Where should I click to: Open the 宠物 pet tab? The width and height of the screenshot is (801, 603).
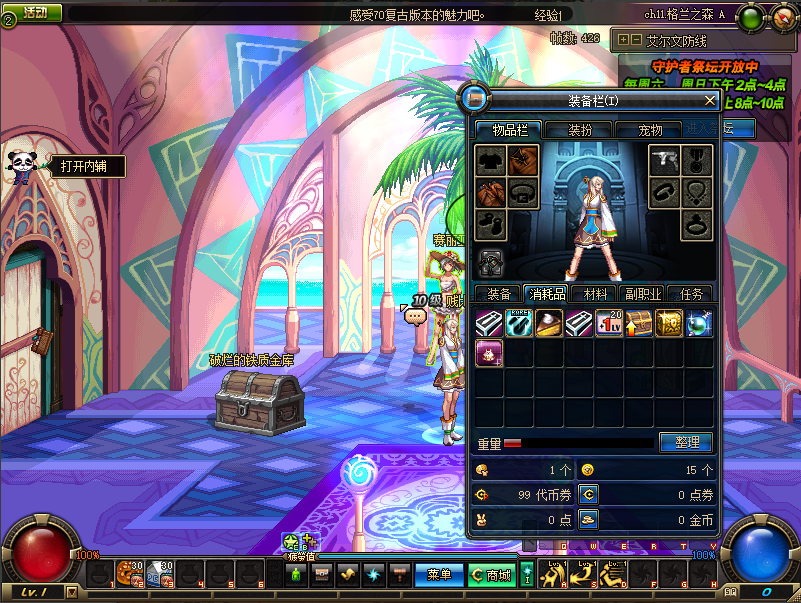point(651,129)
